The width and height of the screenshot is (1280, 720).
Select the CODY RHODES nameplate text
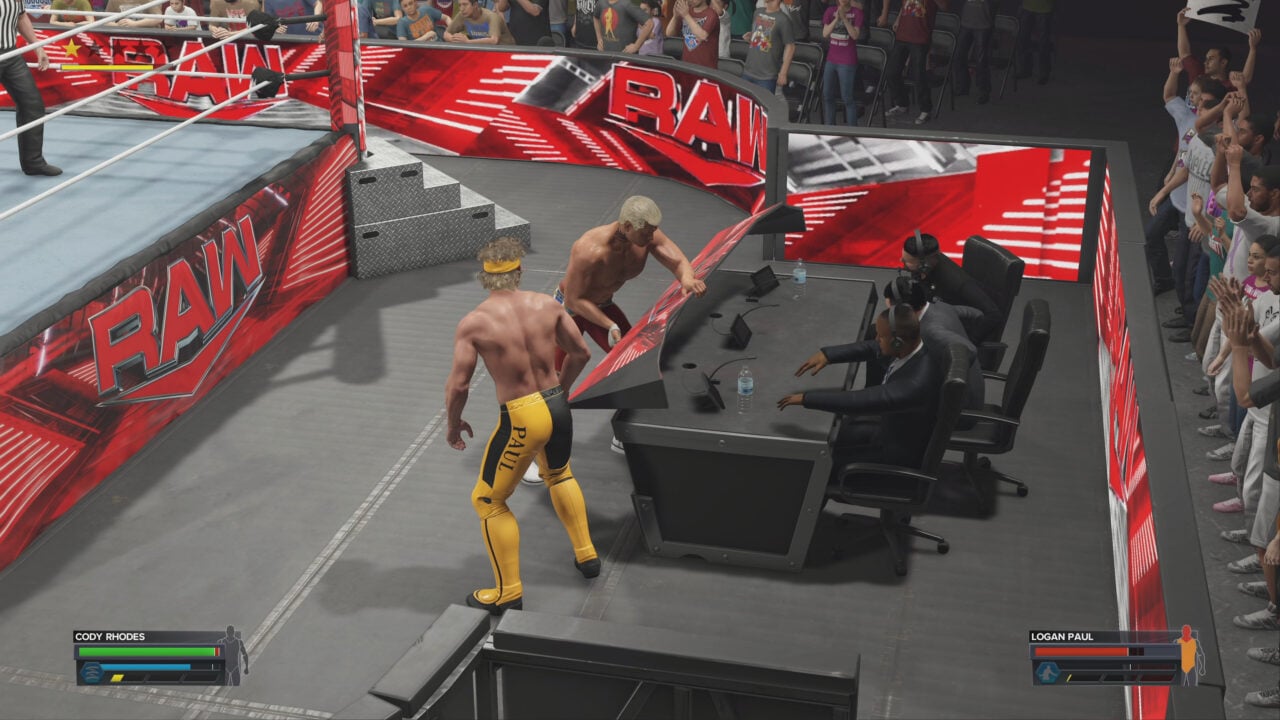110,636
